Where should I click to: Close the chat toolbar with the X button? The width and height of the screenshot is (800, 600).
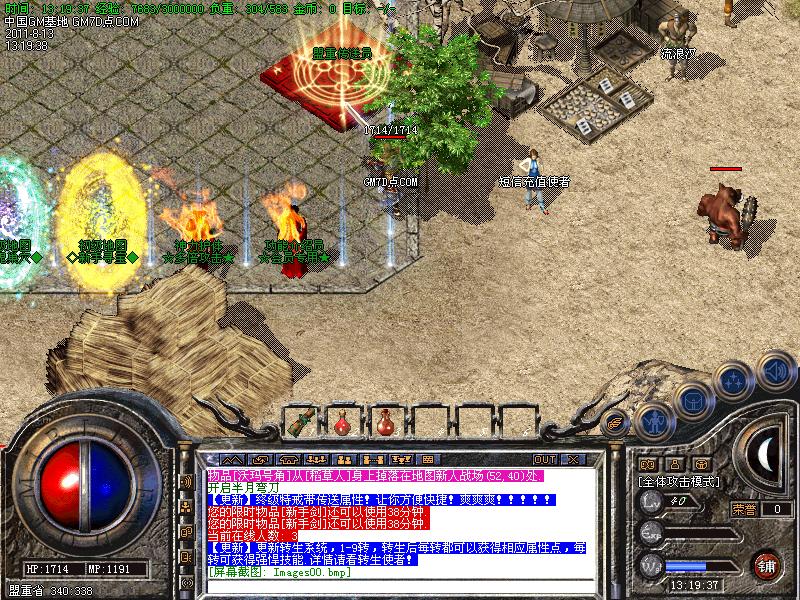(573, 459)
